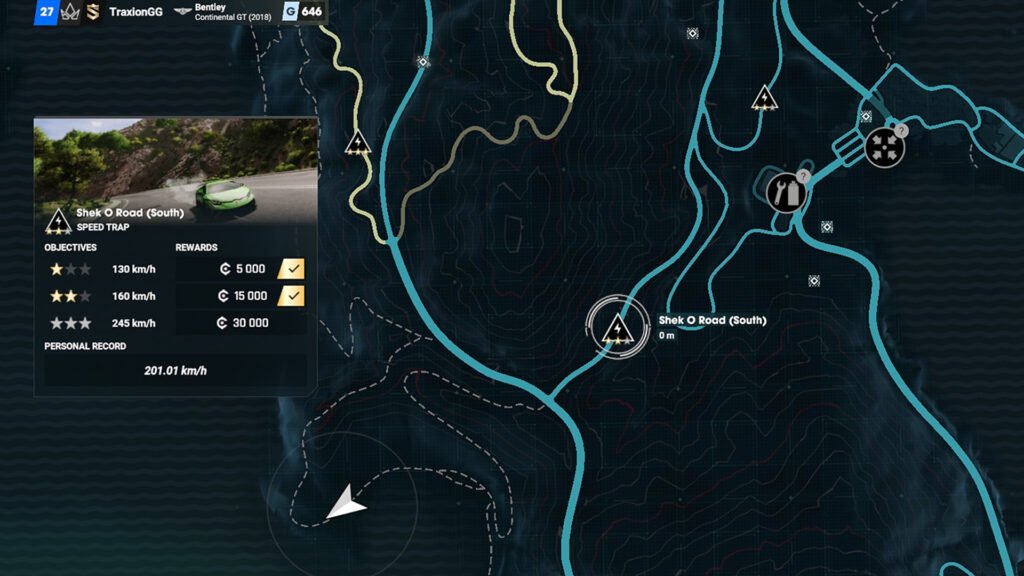Click the TraxionGG player name
1024x576 pixels.
136,13
